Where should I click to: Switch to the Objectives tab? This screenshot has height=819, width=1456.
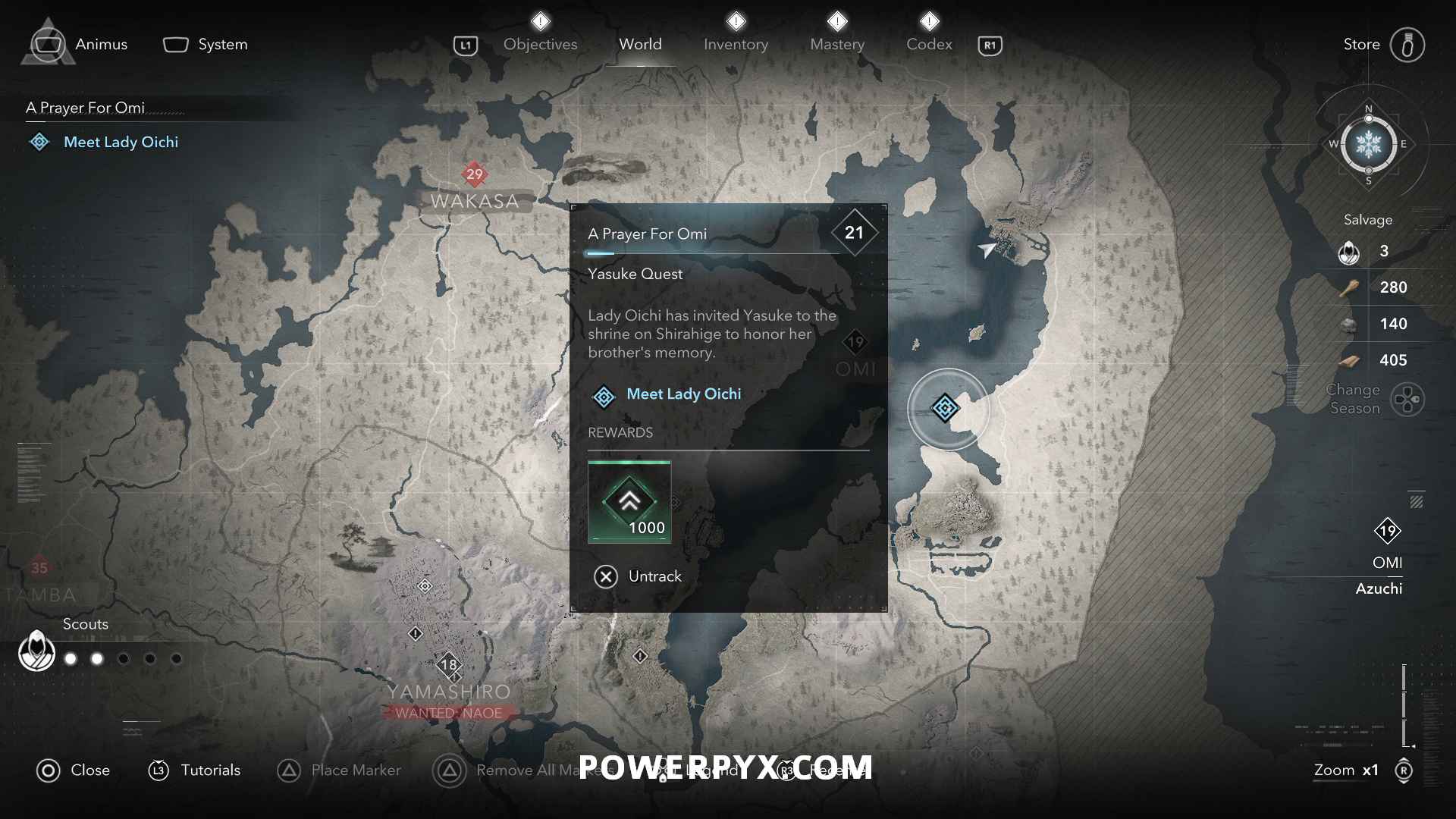pos(540,44)
